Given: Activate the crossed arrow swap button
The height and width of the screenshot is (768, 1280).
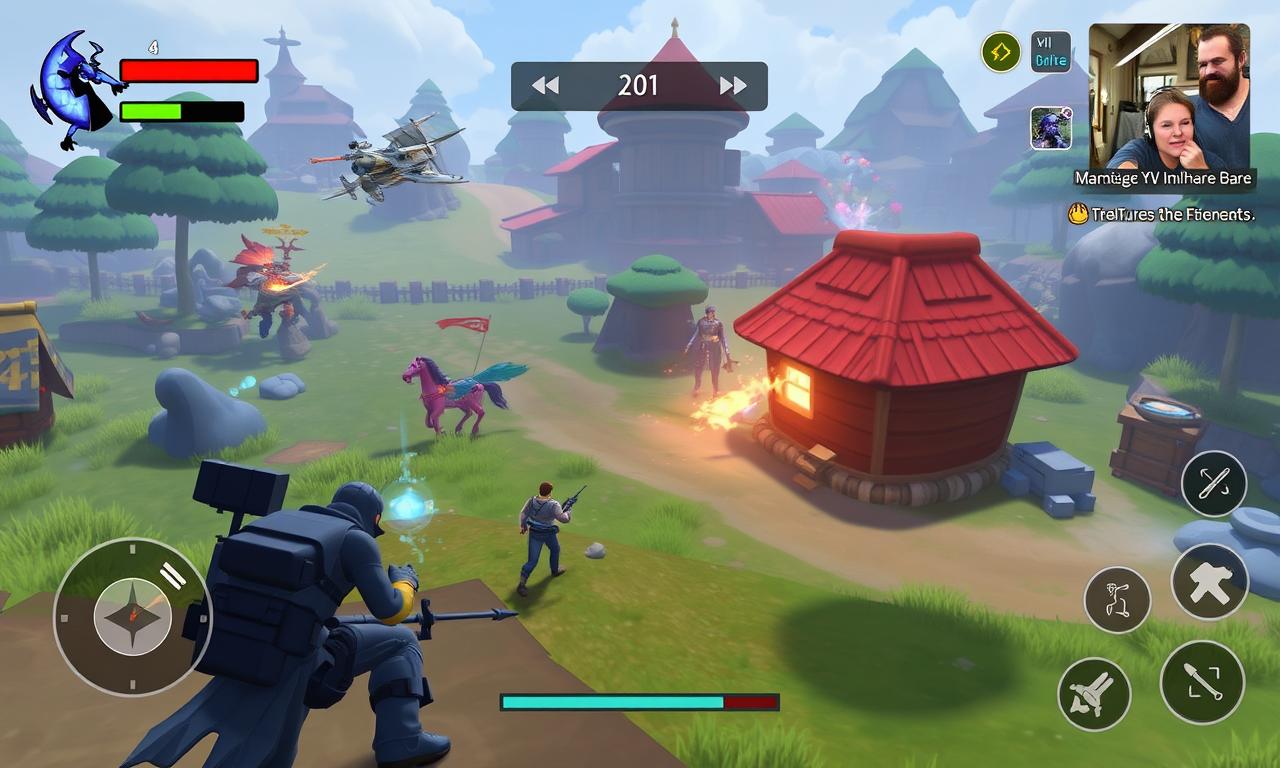Looking at the screenshot, I should (x=1213, y=484).
